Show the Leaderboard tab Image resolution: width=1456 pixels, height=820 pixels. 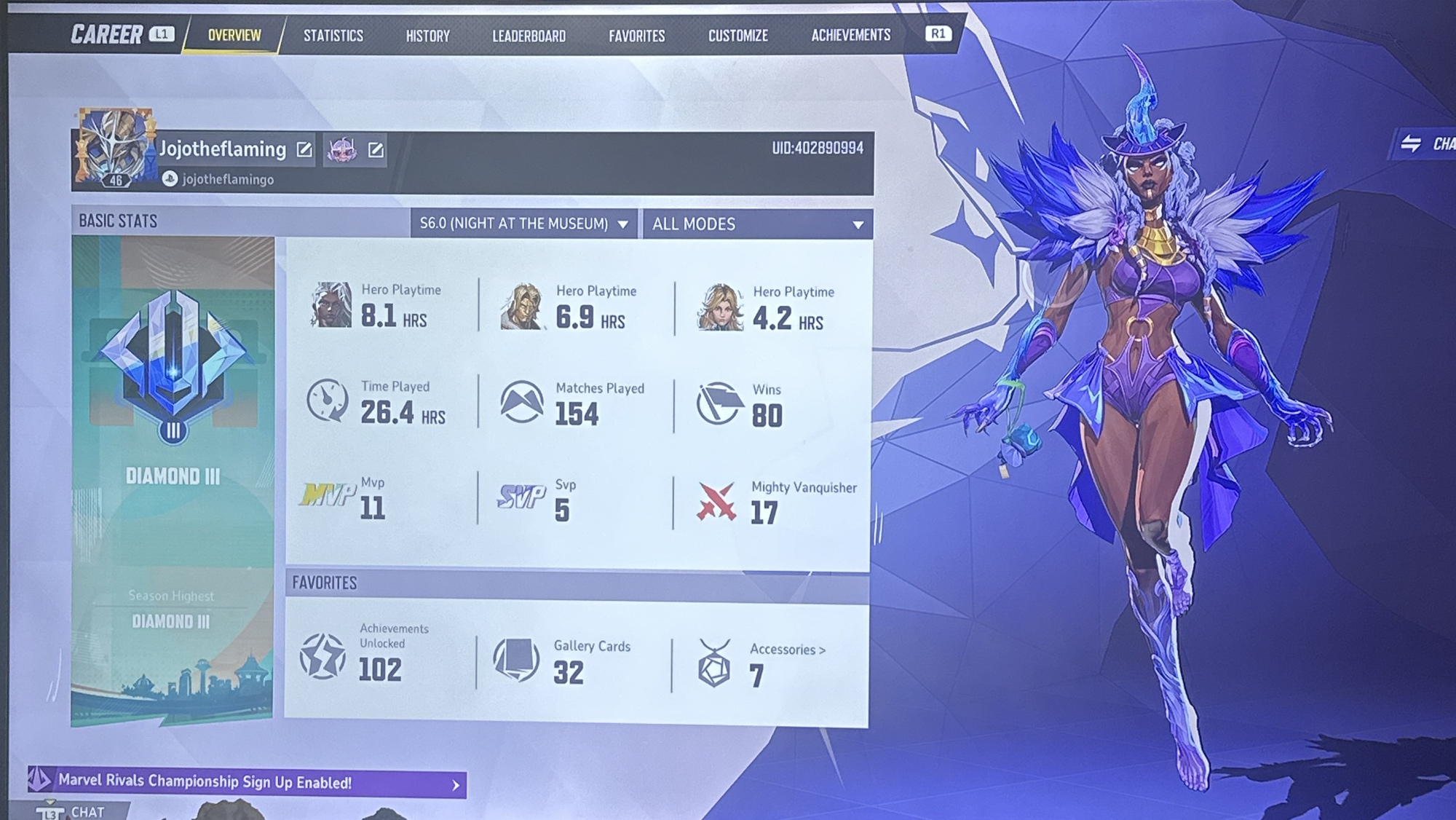pos(529,36)
